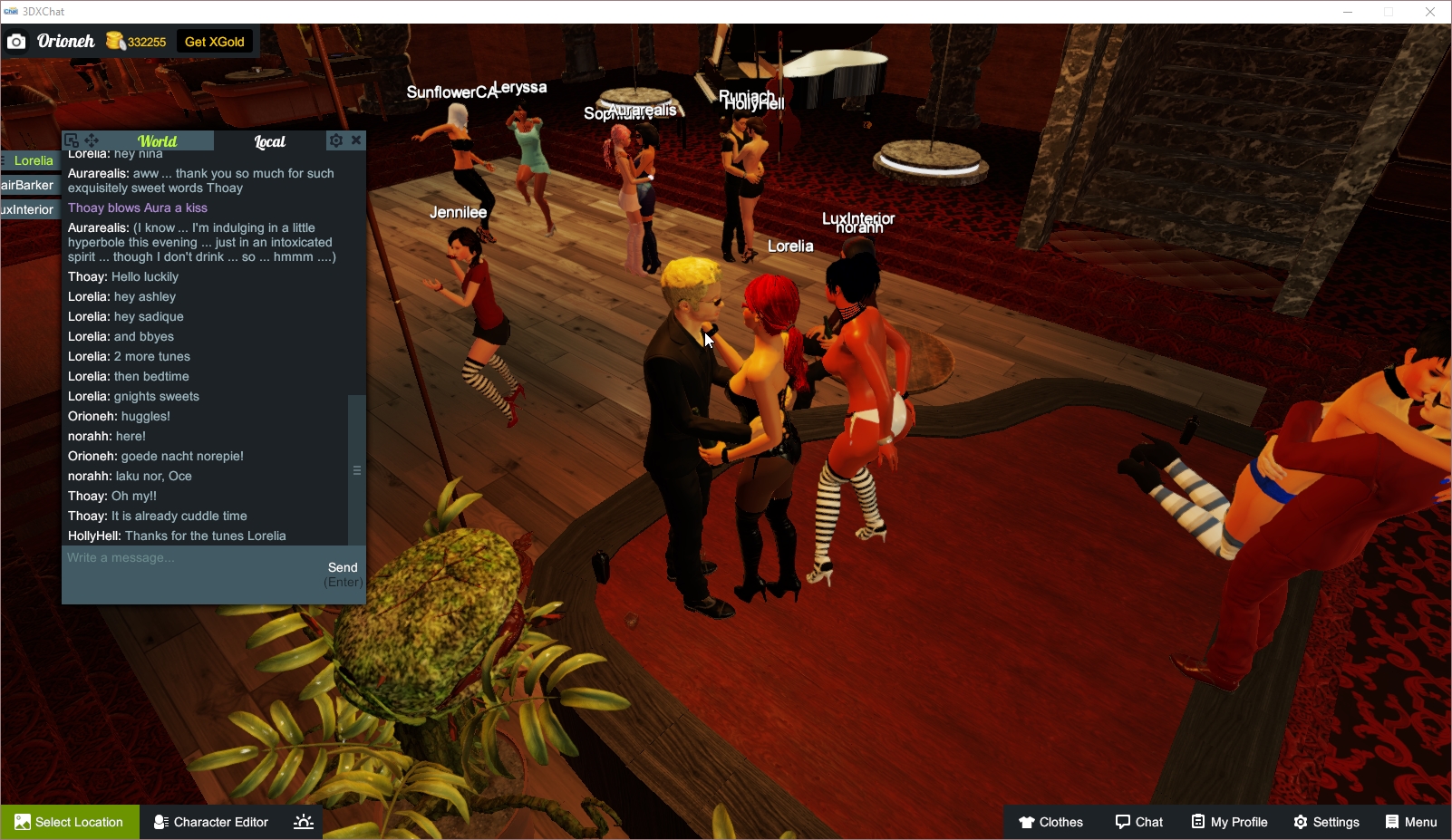The width and height of the screenshot is (1452, 840).
Task: Open Settings from the bottom bar gear
Action: pyautogui.click(x=1302, y=822)
